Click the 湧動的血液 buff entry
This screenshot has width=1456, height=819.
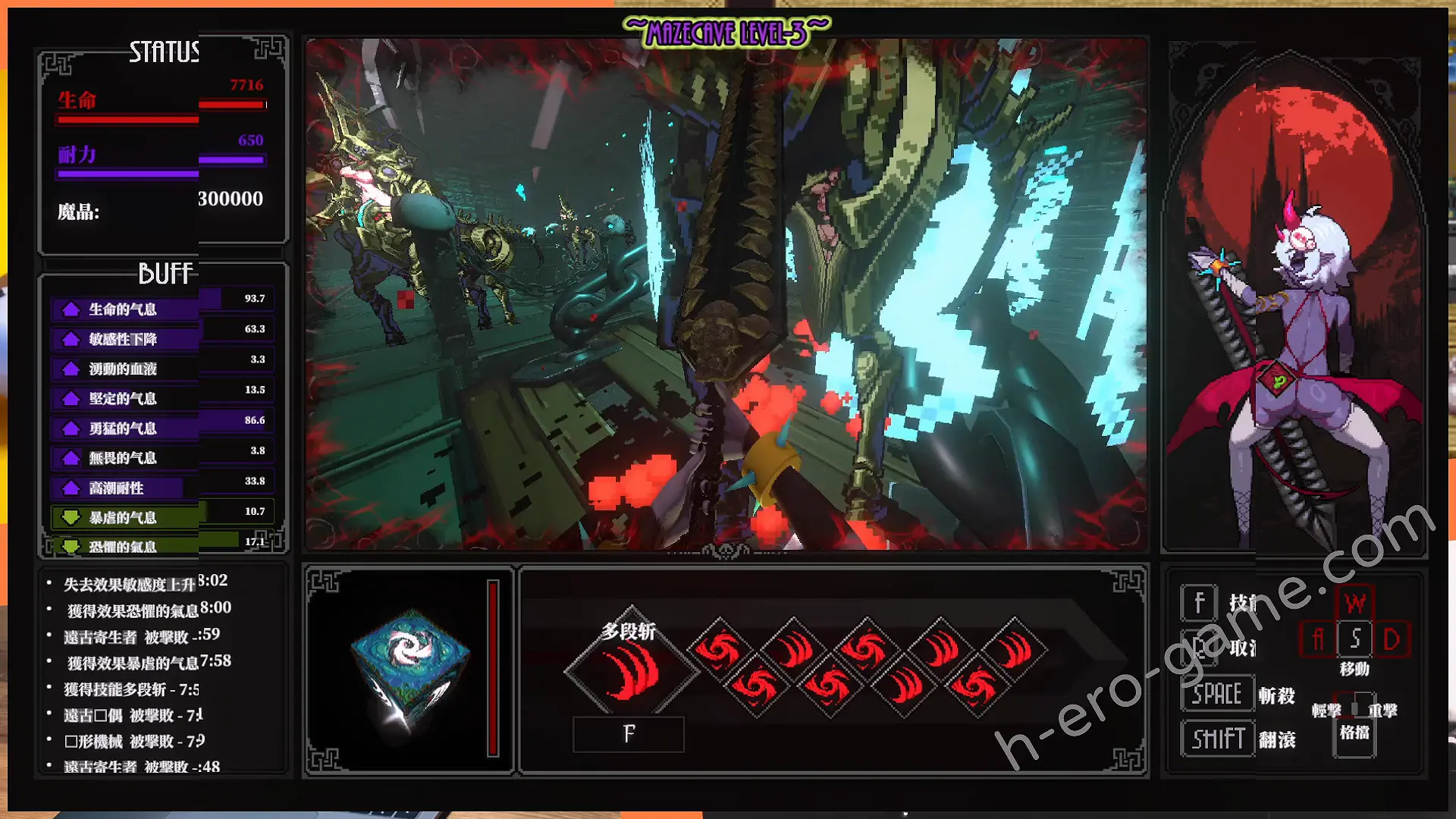[x=124, y=369]
